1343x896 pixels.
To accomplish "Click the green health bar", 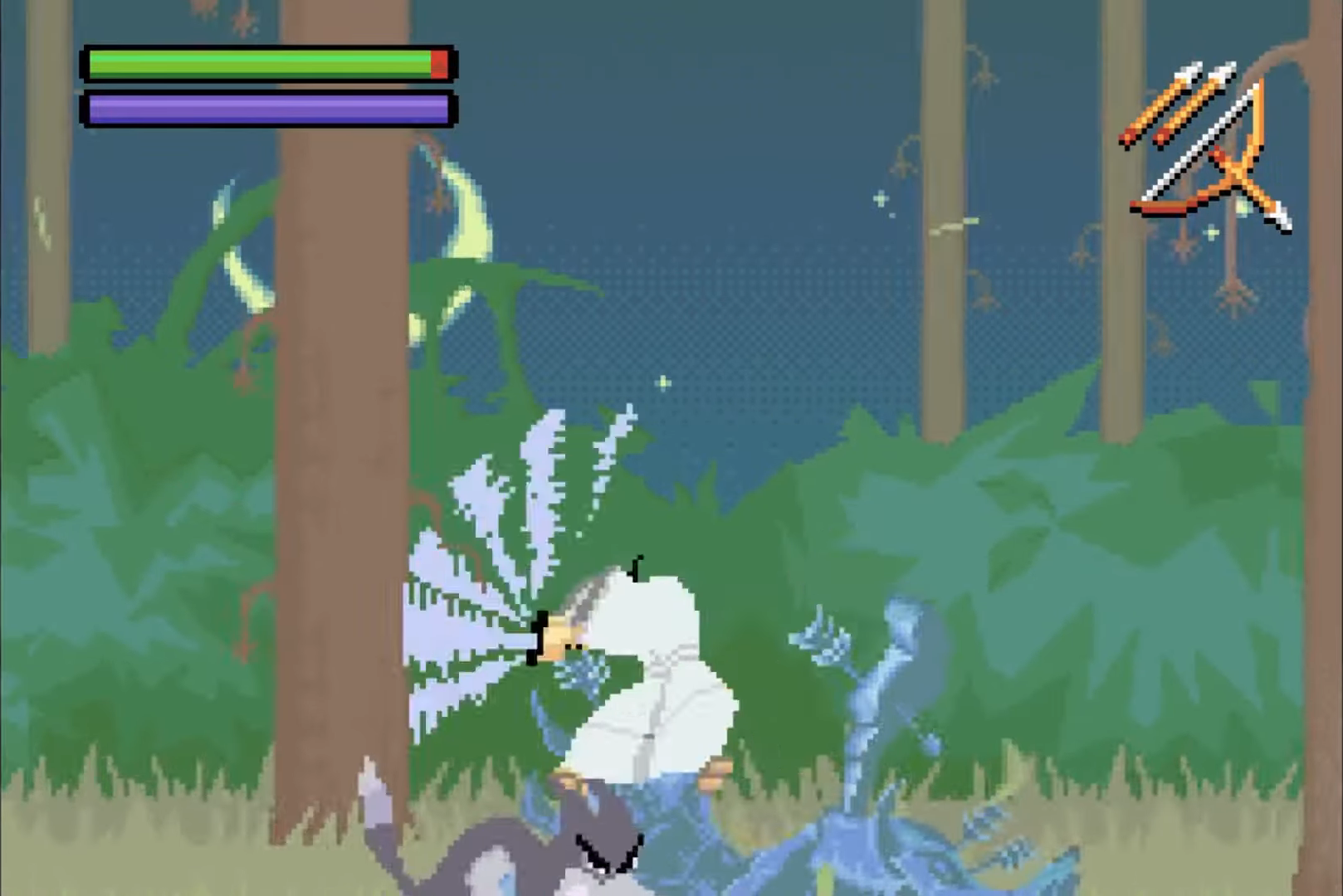I will coord(249,61).
